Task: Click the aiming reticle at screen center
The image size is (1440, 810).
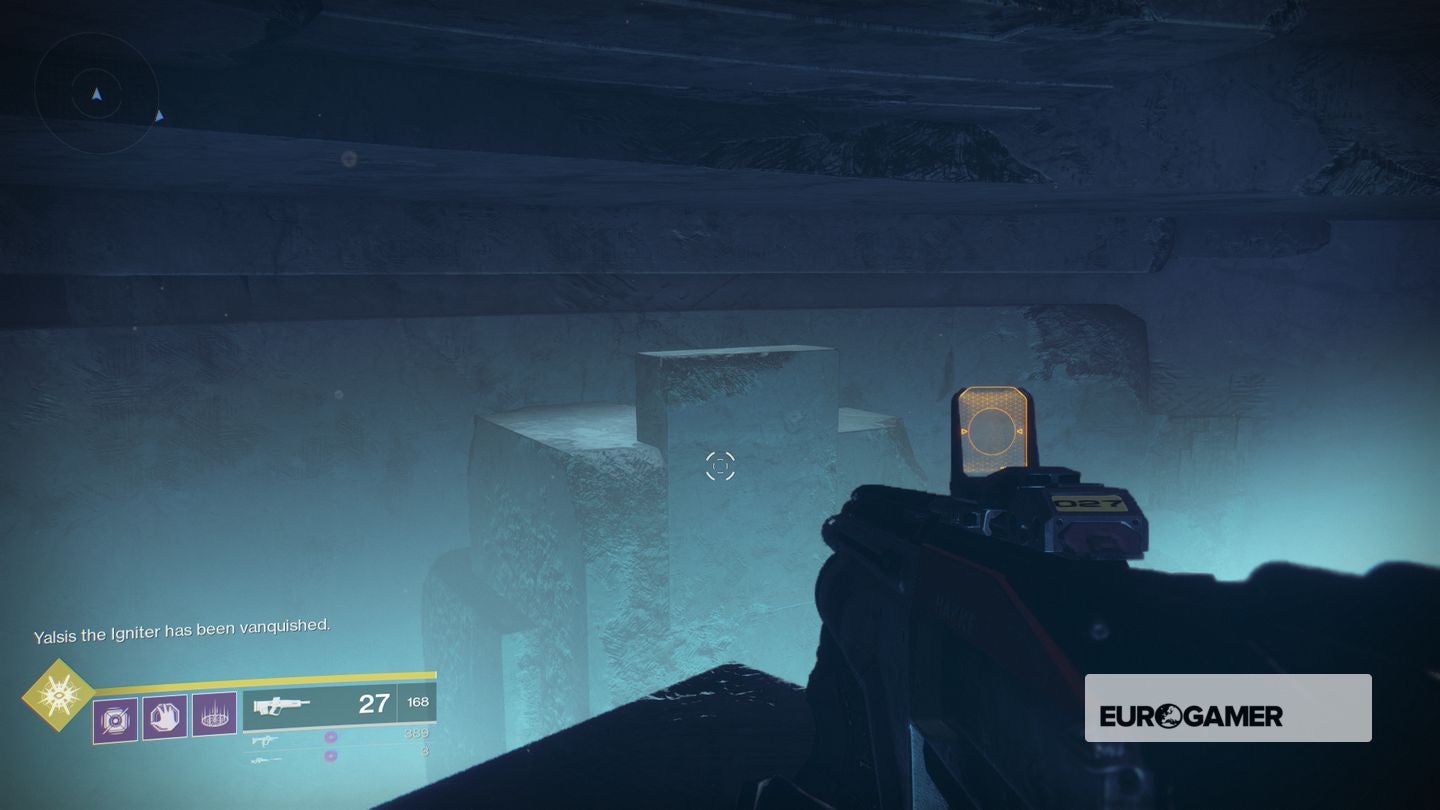Action: click(x=720, y=466)
